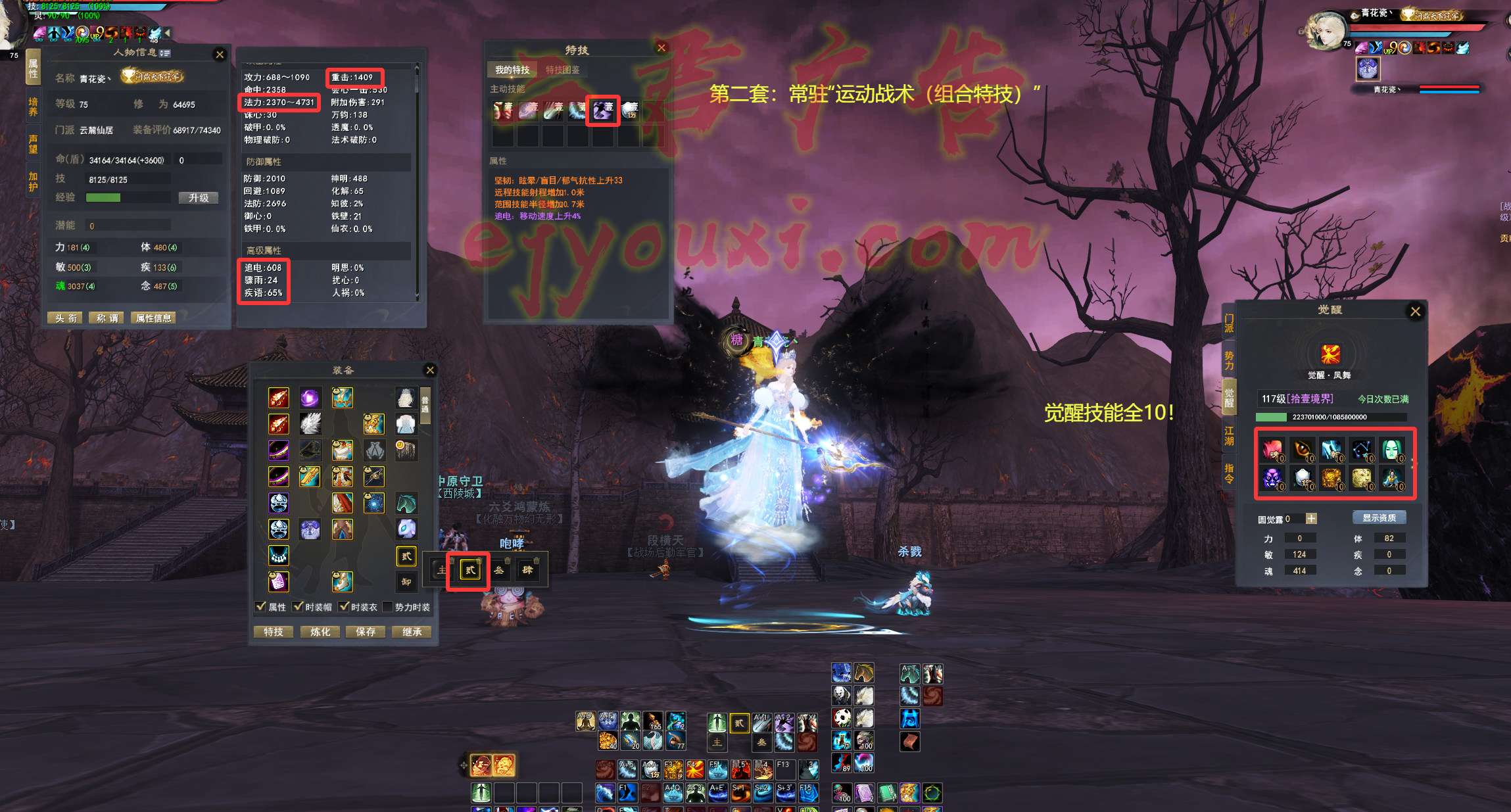Click the 炼化 refine button

[x=320, y=632]
